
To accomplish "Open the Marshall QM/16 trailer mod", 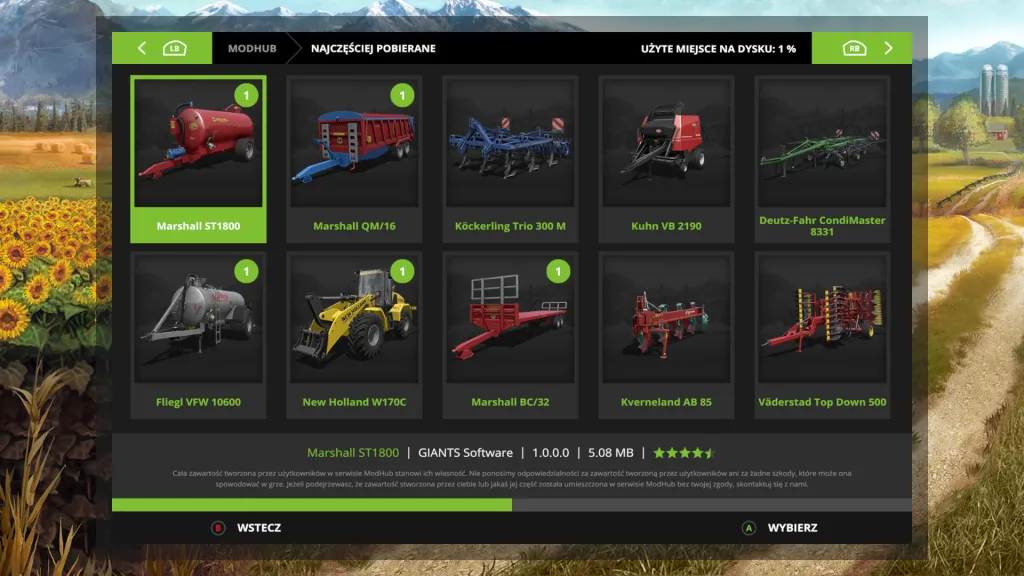I will pos(354,159).
